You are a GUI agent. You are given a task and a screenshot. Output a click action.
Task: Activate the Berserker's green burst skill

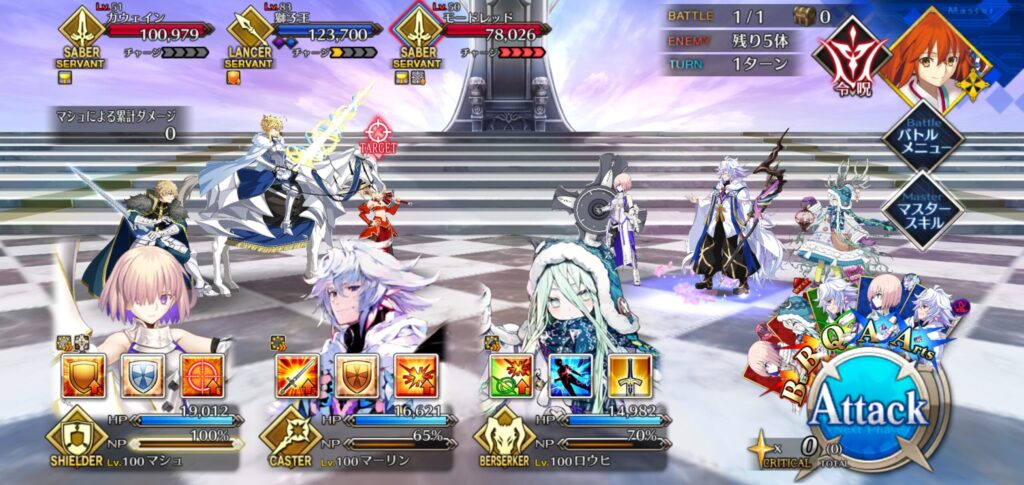click(510, 375)
